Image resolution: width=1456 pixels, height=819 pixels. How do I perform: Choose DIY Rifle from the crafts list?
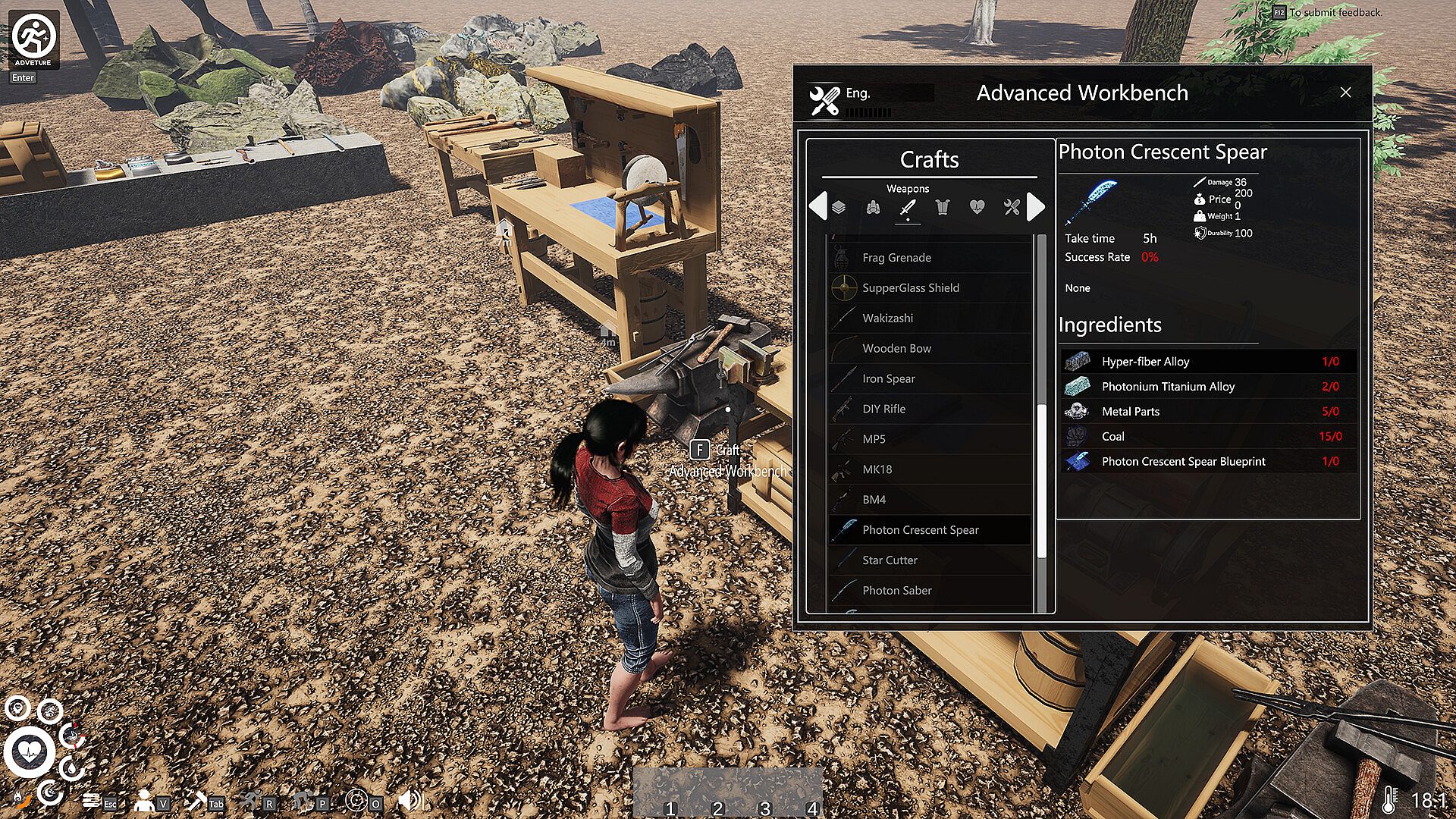coord(883,409)
